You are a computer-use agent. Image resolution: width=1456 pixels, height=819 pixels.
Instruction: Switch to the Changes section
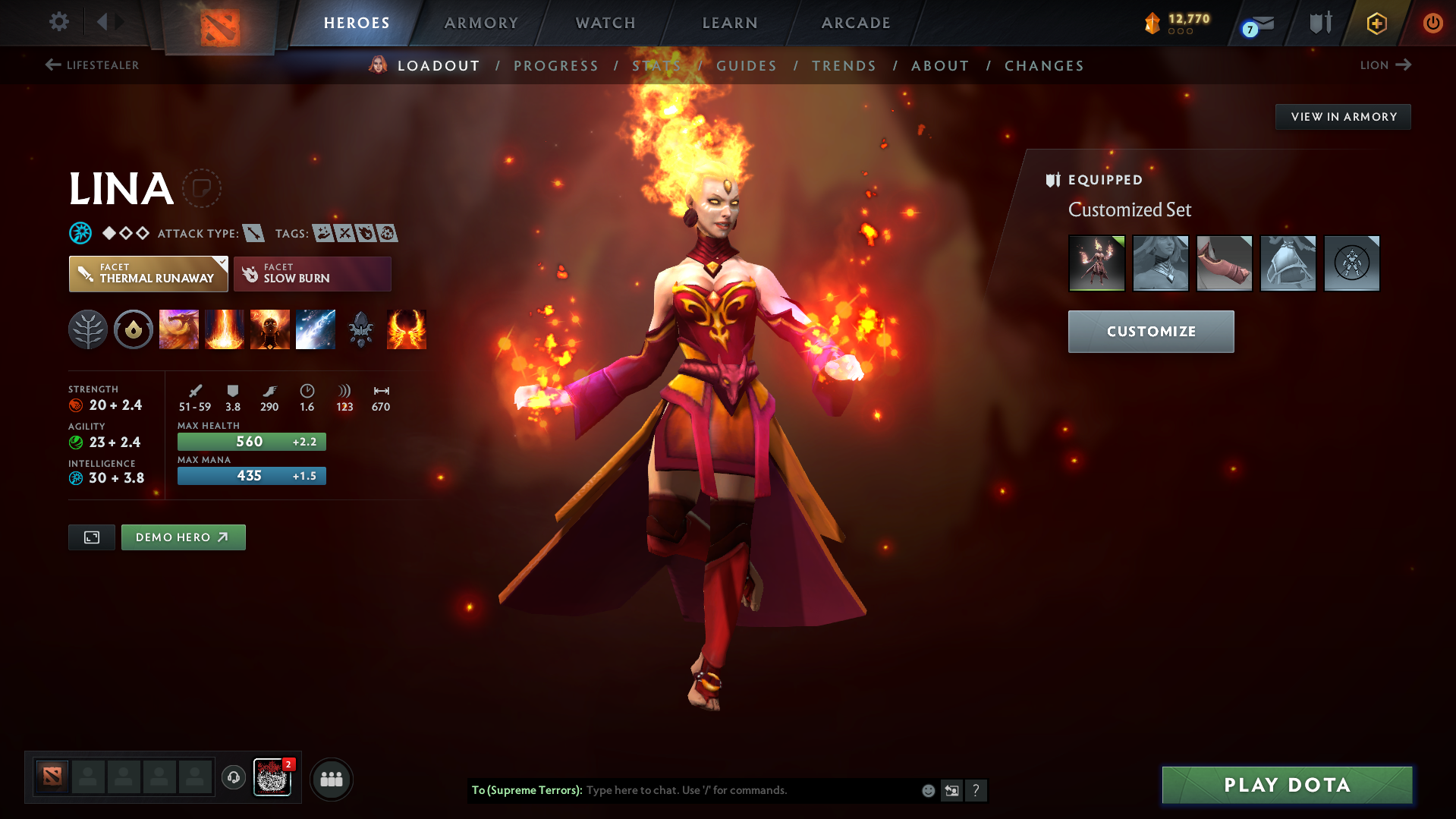1044,66
